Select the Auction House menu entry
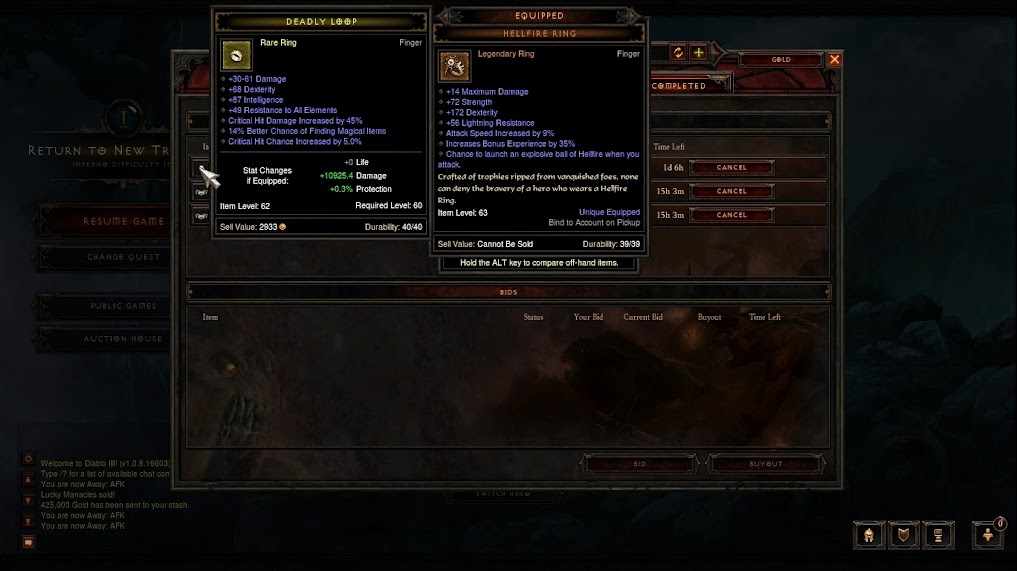Image resolution: width=1017 pixels, height=571 pixels. tap(123, 339)
